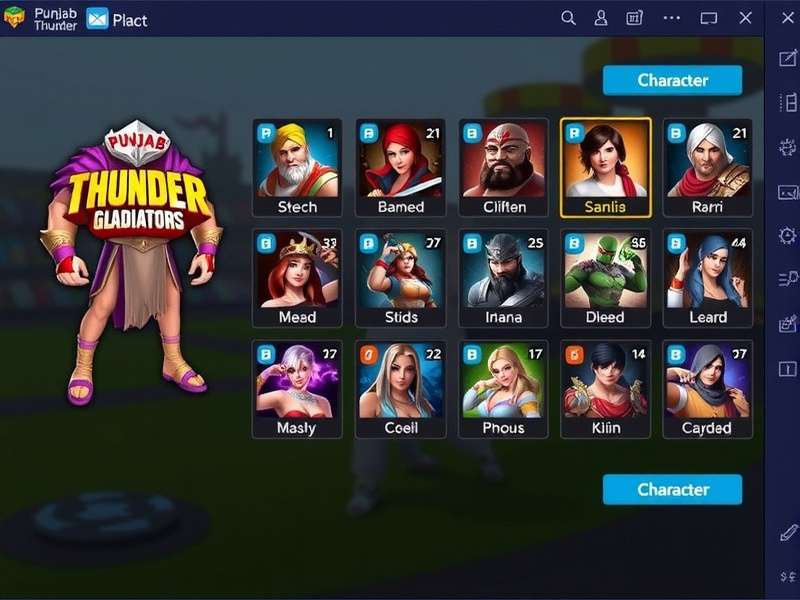800x600 pixels.
Task: Choose the hooded Cayded character tile
Action: pyautogui.click(x=707, y=388)
